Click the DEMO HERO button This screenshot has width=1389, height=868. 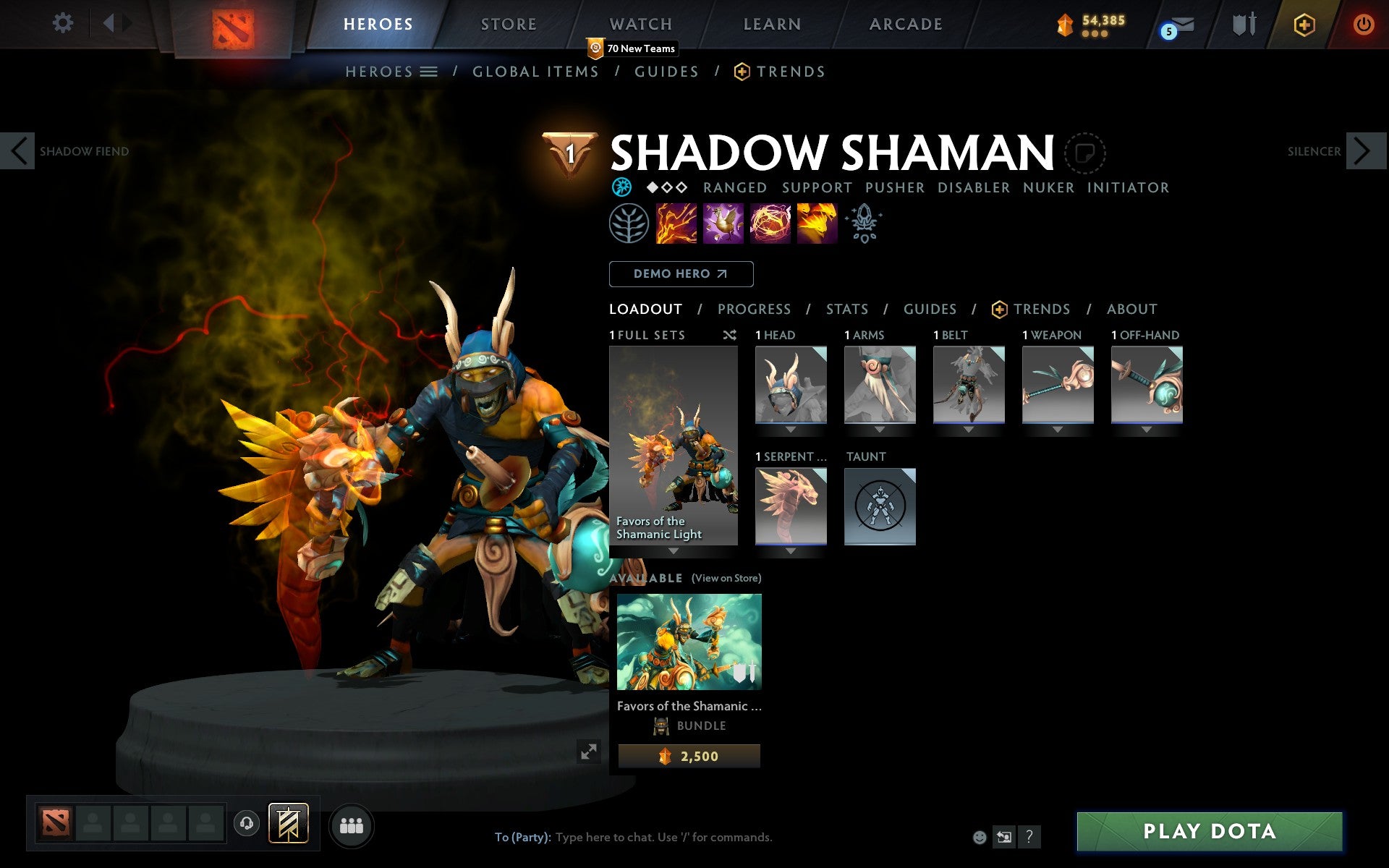pyautogui.click(x=681, y=274)
